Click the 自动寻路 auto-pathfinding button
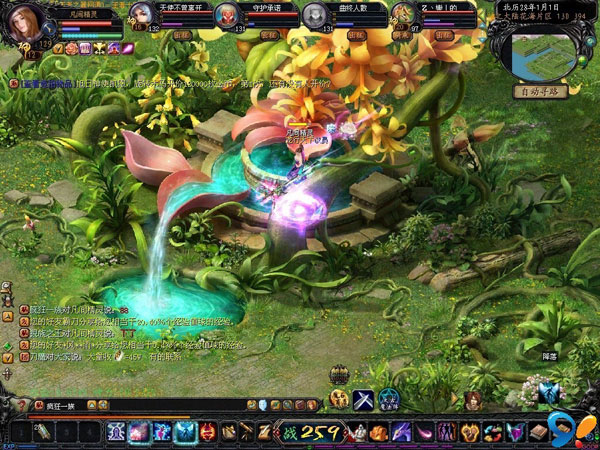600x450 pixels. point(539,91)
